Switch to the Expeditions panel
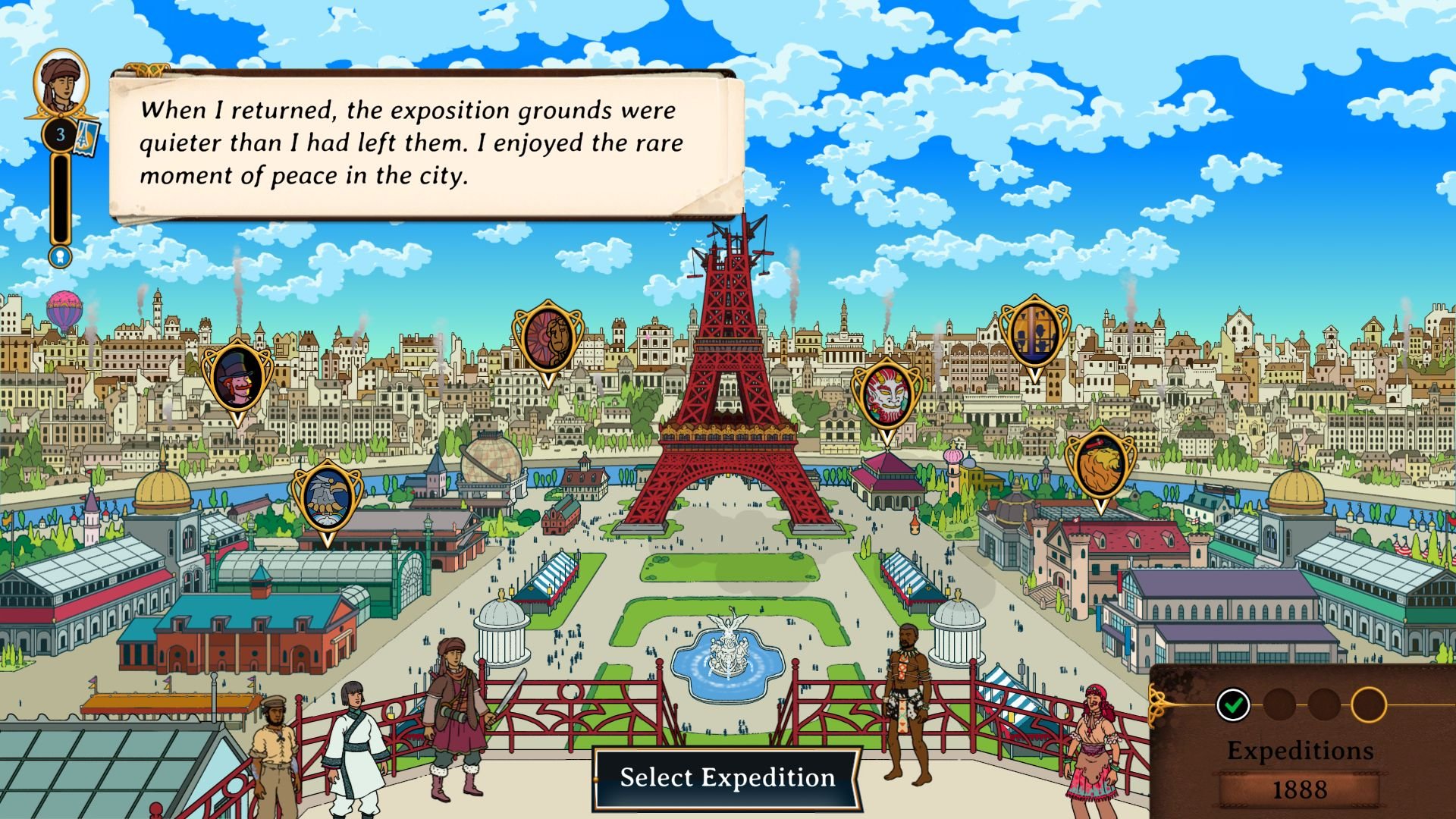 coord(1301,751)
